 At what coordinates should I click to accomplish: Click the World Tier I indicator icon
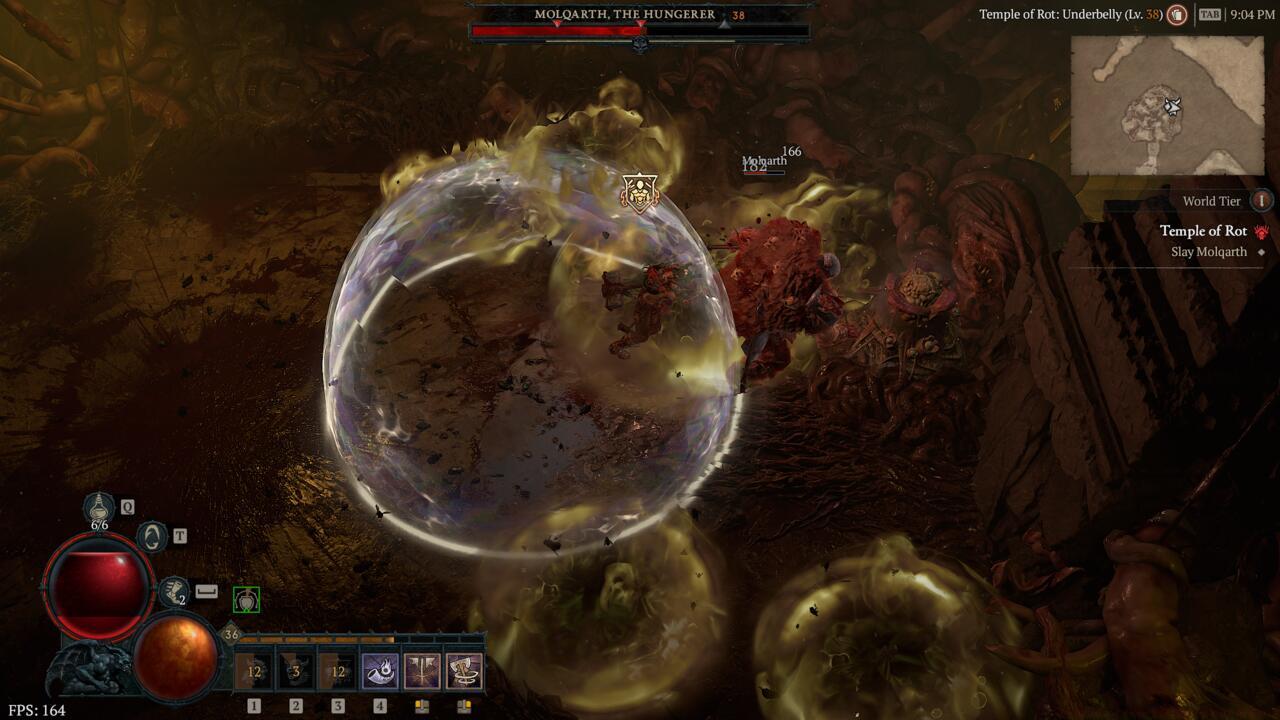[1263, 201]
